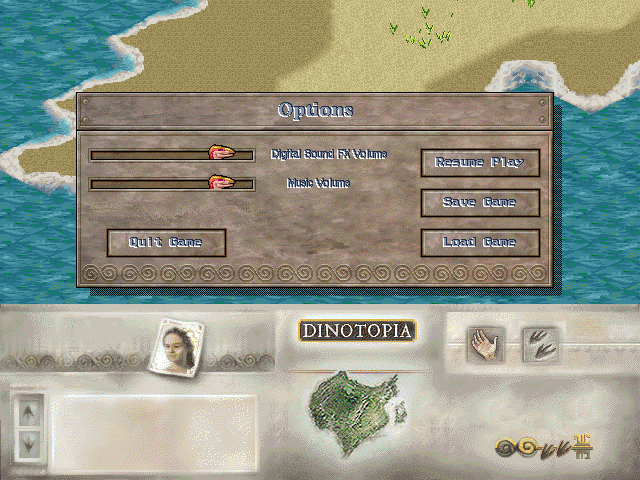
Task: Click the Resume Play button
Action: pyautogui.click(x=480, y=162)
